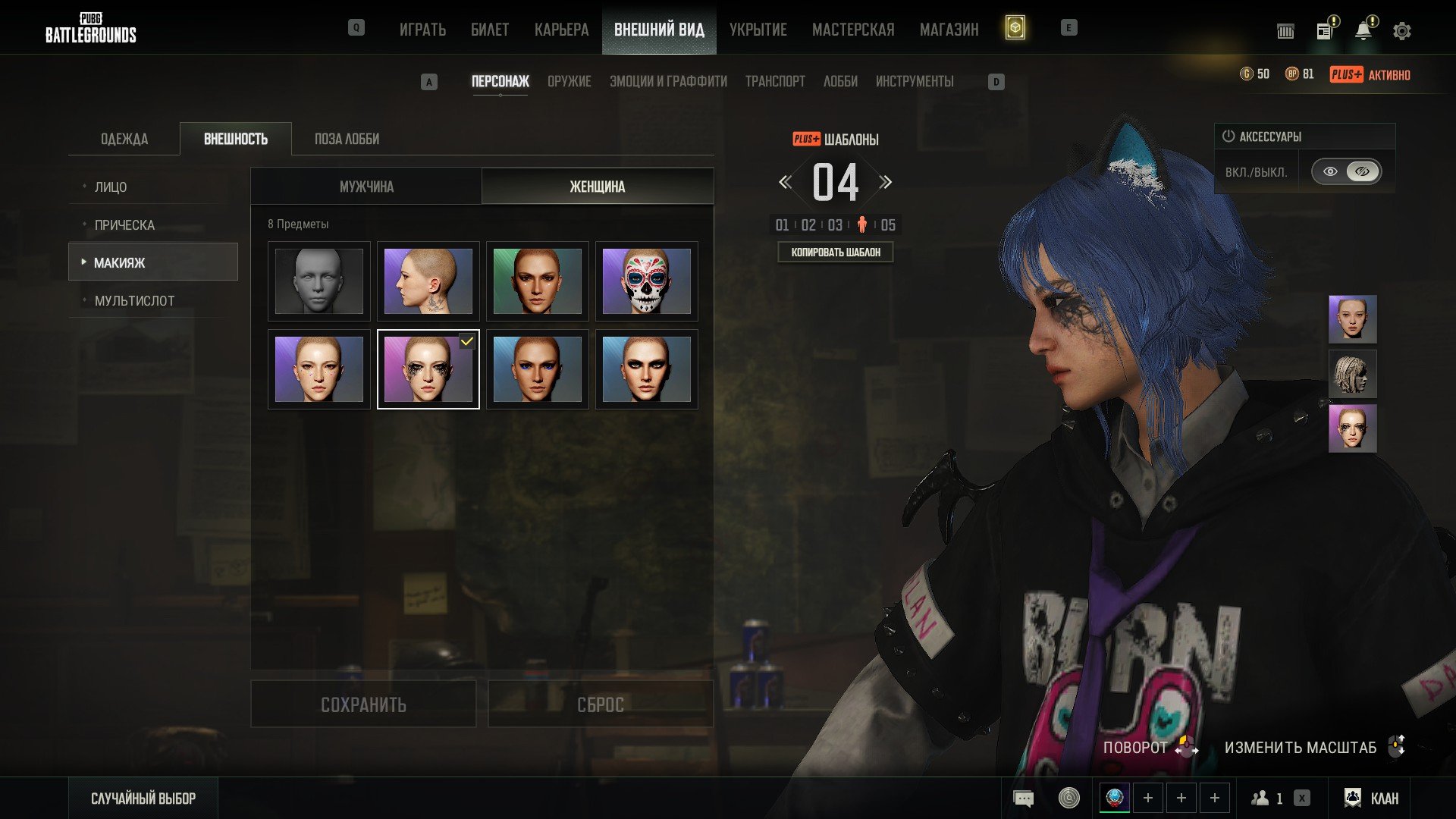Click the СЛУЧАЙНЫЙ ВЫБОР random button
Viewport: 1456px width, 819px height.
pyautogui.click(x=143, y=798)
